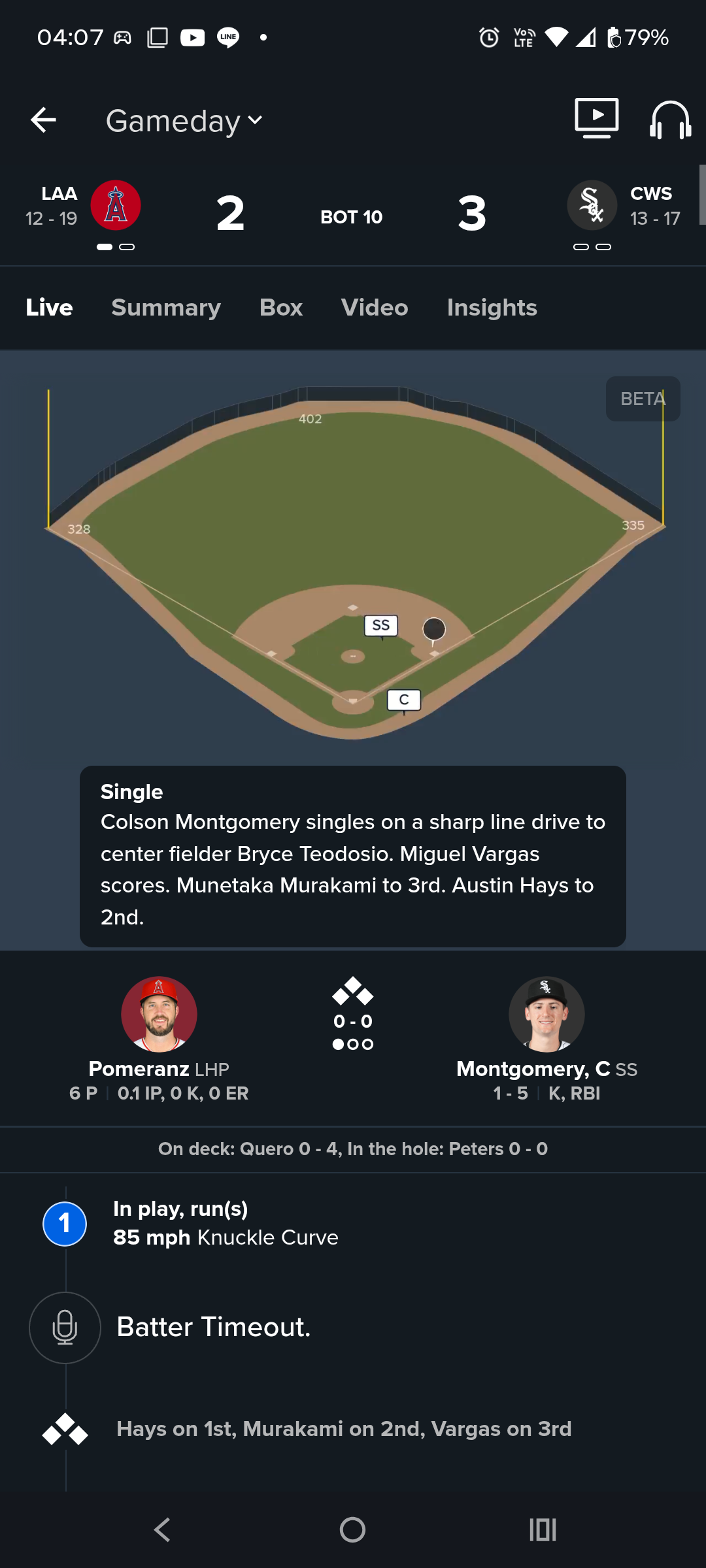Select pitch number 1 in play-by-play
Image resolution: width=706 pixels, height=1568 pixels.
[x=65, y=1223]
